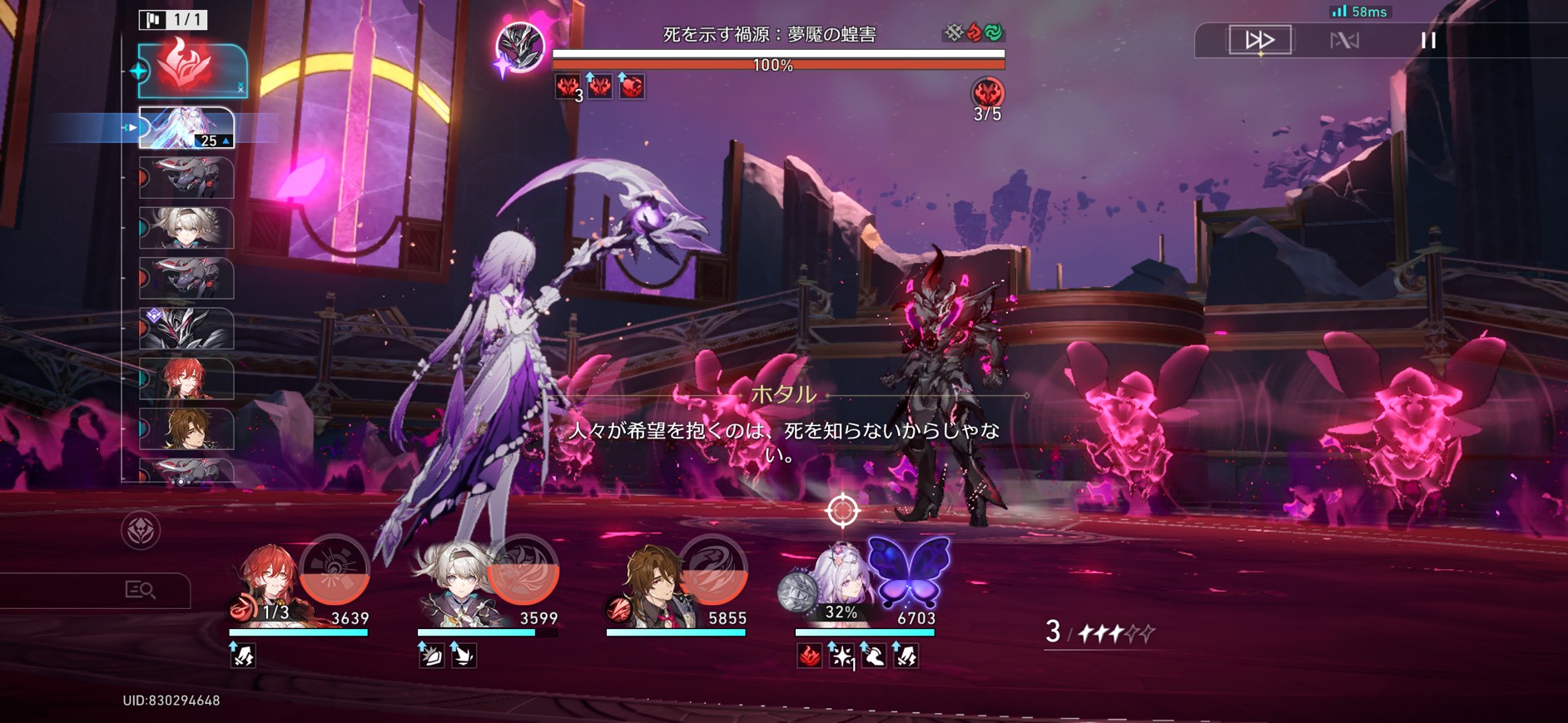This screenshot has height=723, width=1568.
Task: Select the brown-haired character's portrait
Action: 654,582
